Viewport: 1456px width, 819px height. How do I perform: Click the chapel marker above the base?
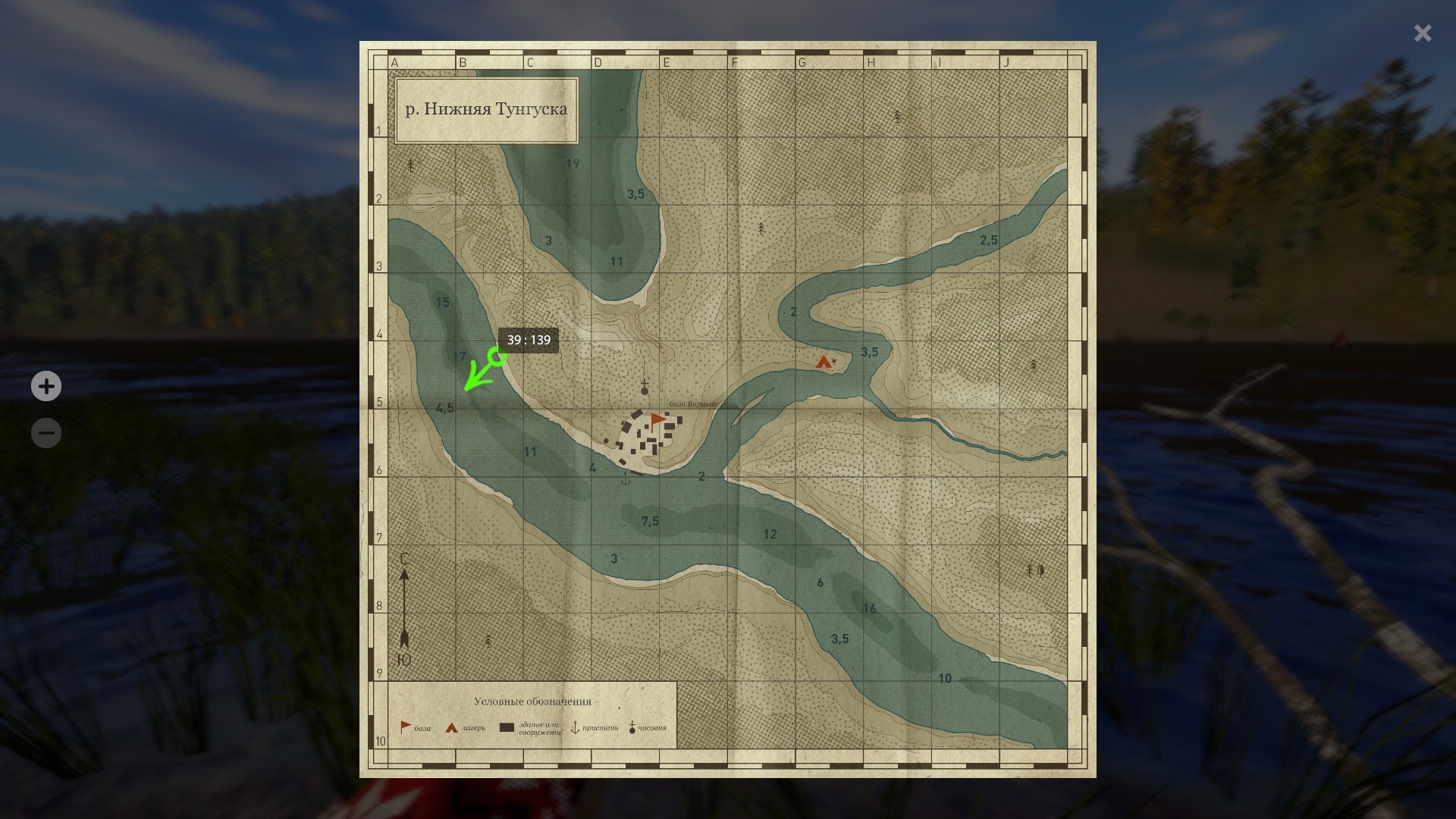645,388
